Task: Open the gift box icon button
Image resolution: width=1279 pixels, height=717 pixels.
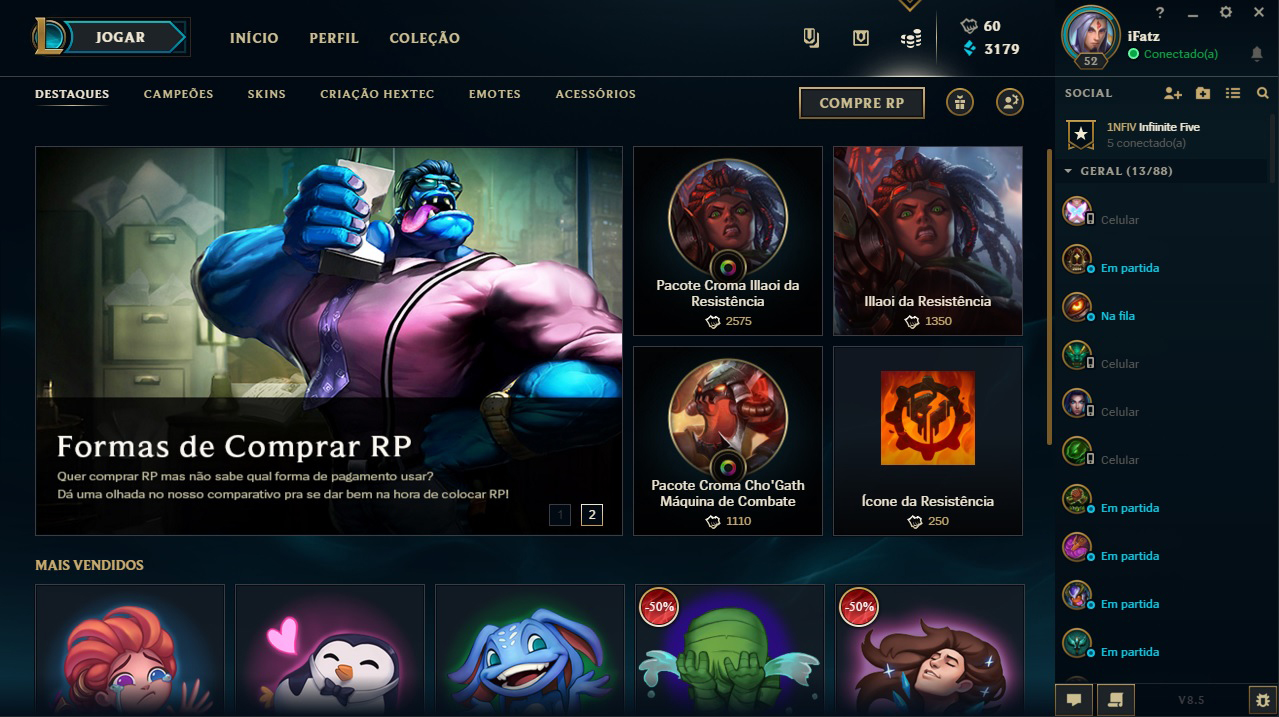Action: tap(960, 102)
